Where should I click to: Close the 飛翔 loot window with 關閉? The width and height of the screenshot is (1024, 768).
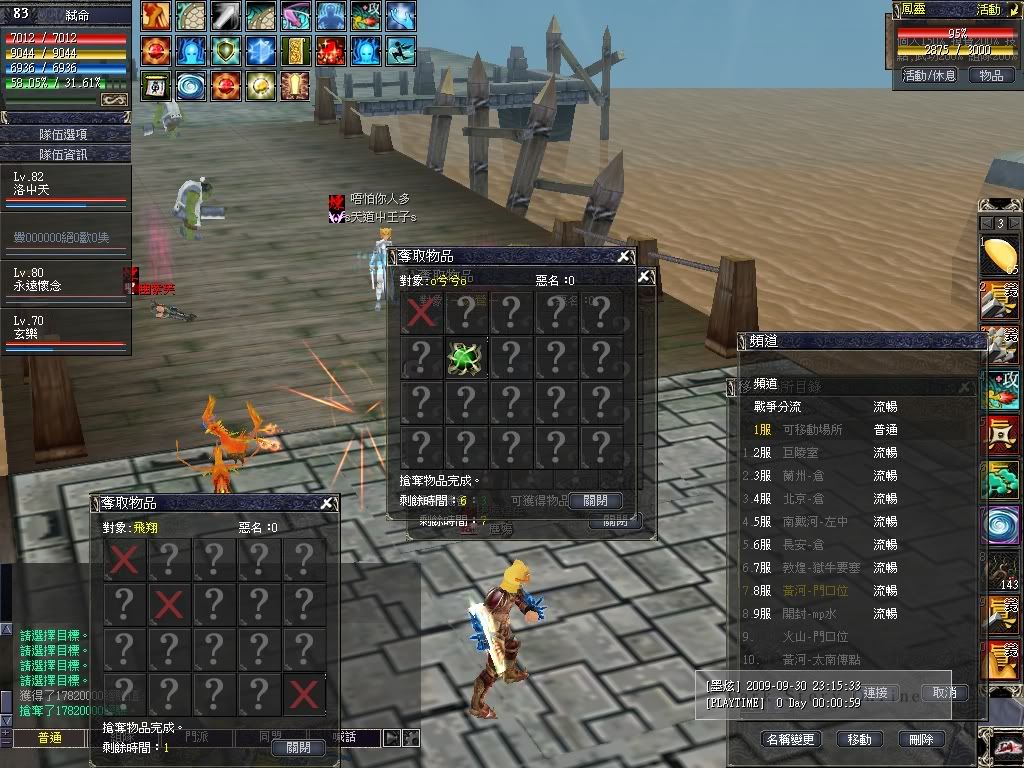click(x=298, y=747)
